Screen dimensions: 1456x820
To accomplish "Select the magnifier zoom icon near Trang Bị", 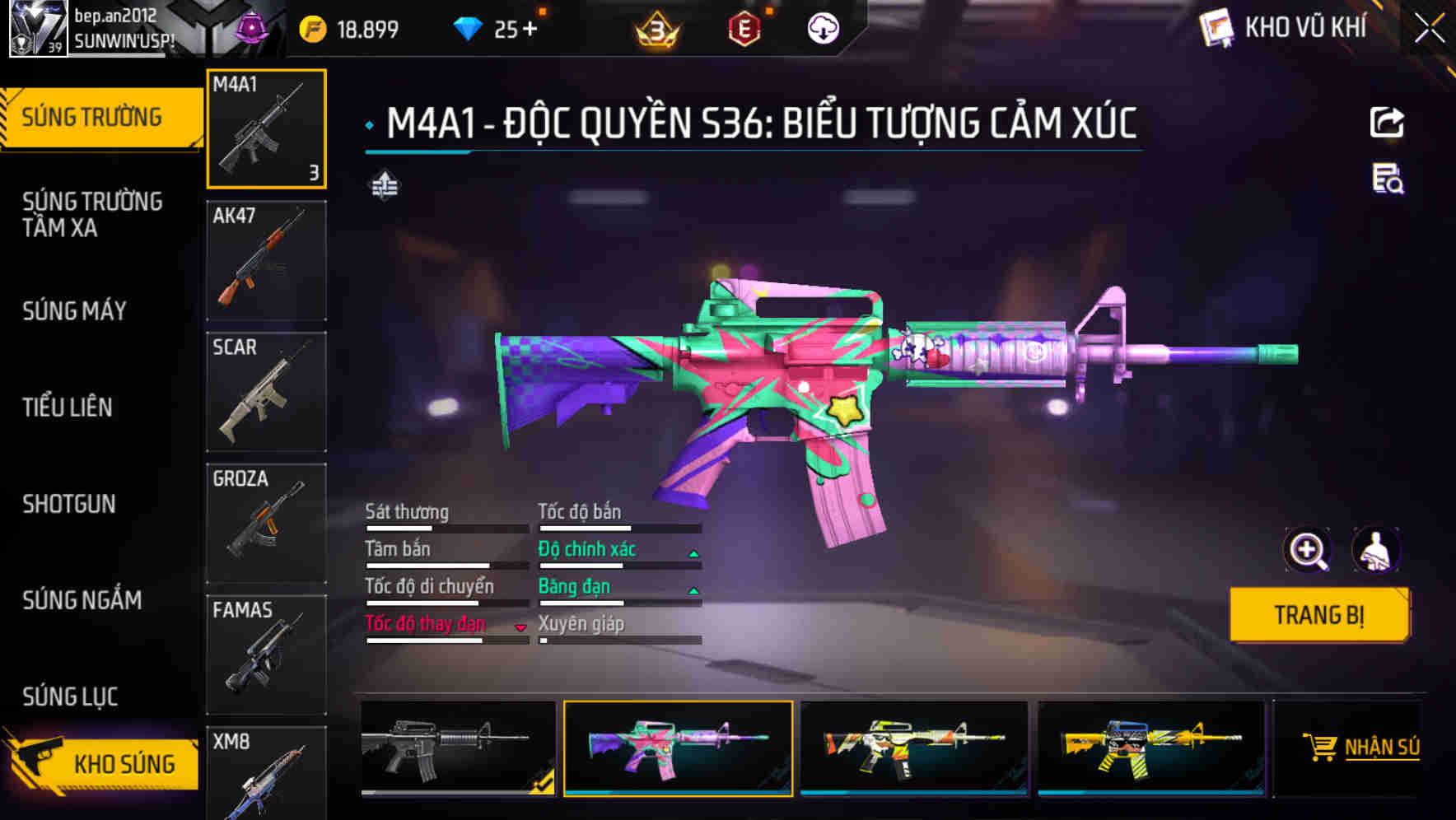I will point(1307,550).
